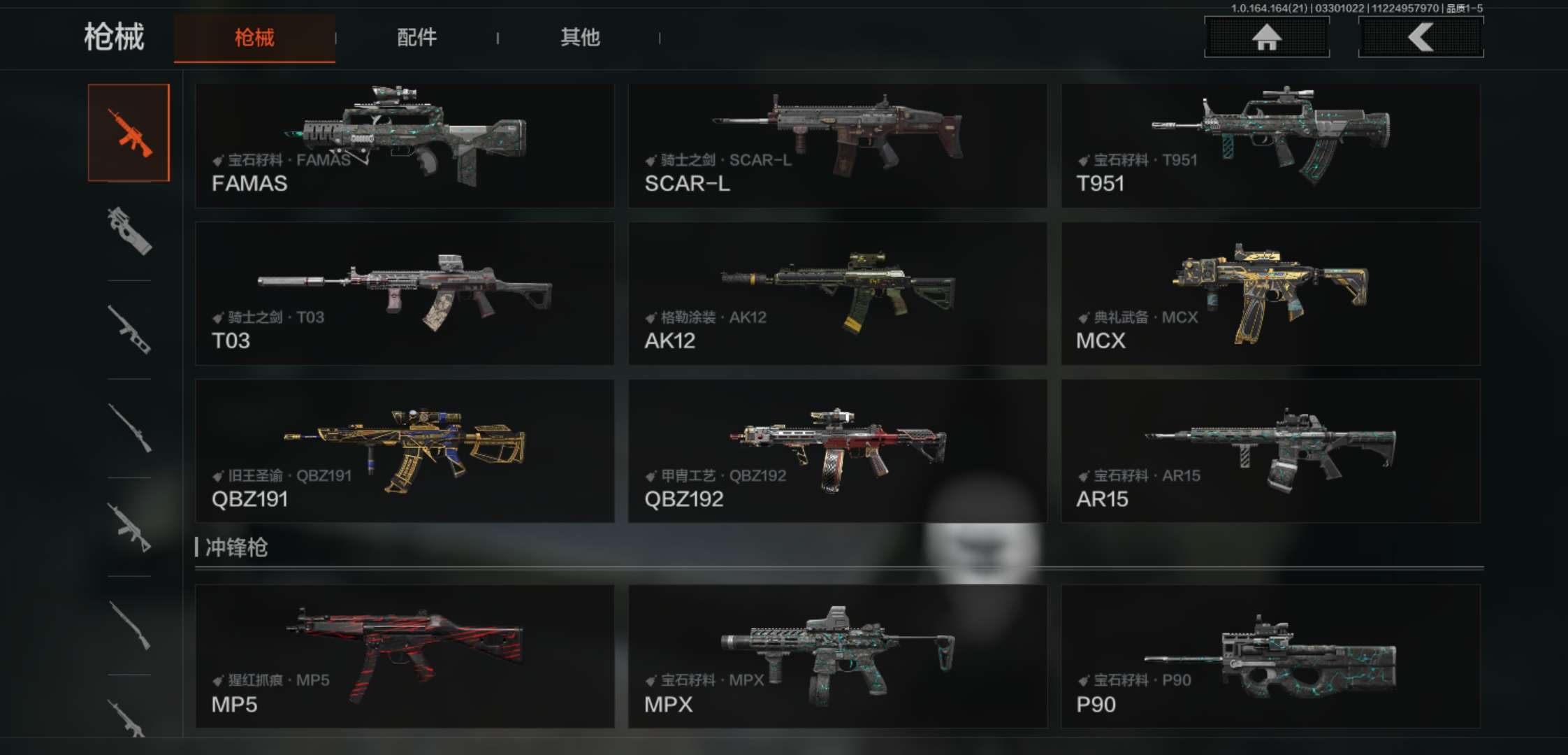
Task: Choose the red MP5 submachine gun
Action: coord(405,656)
